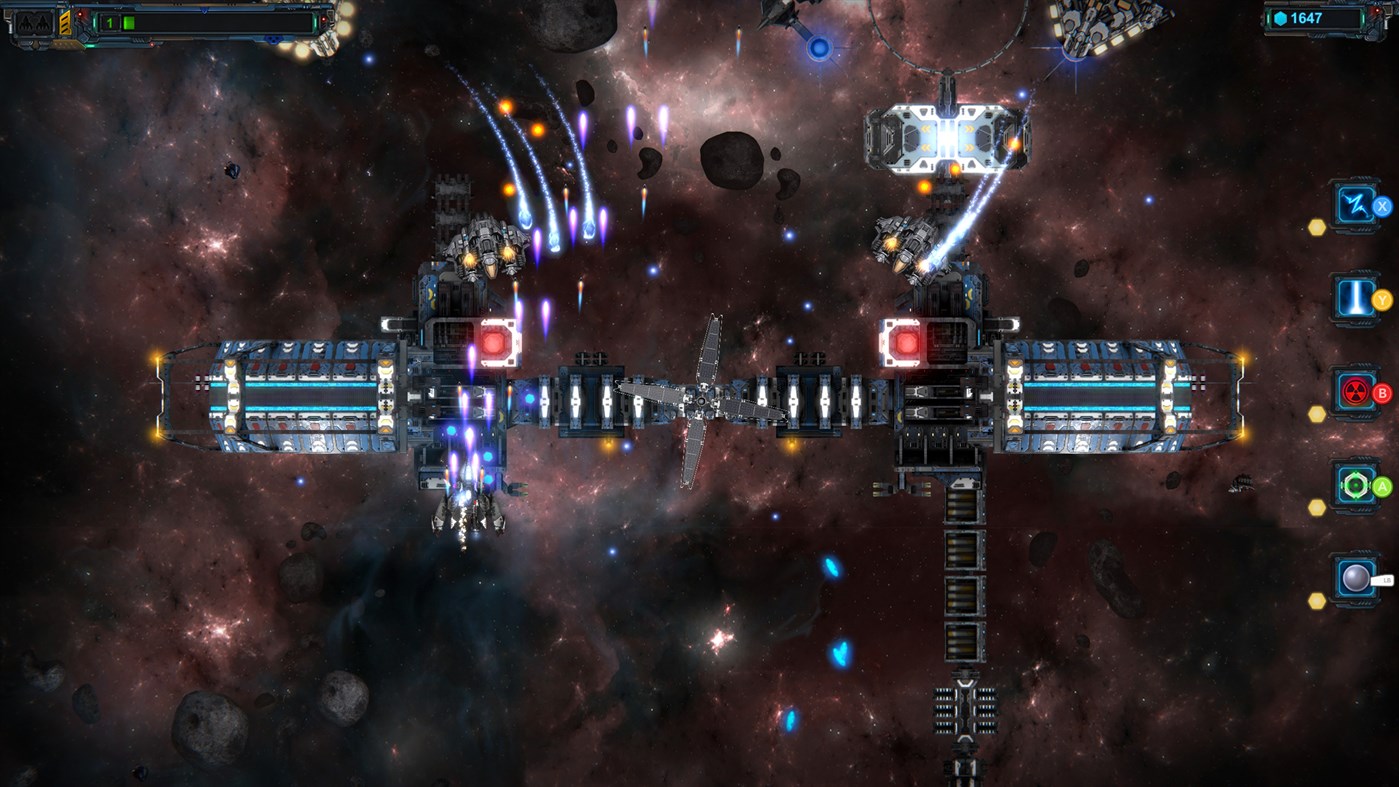Toggle the X button badge on the wingman ability
Image resolution: width=1399 pixels, height=787 pixels.
(1382, 205)
